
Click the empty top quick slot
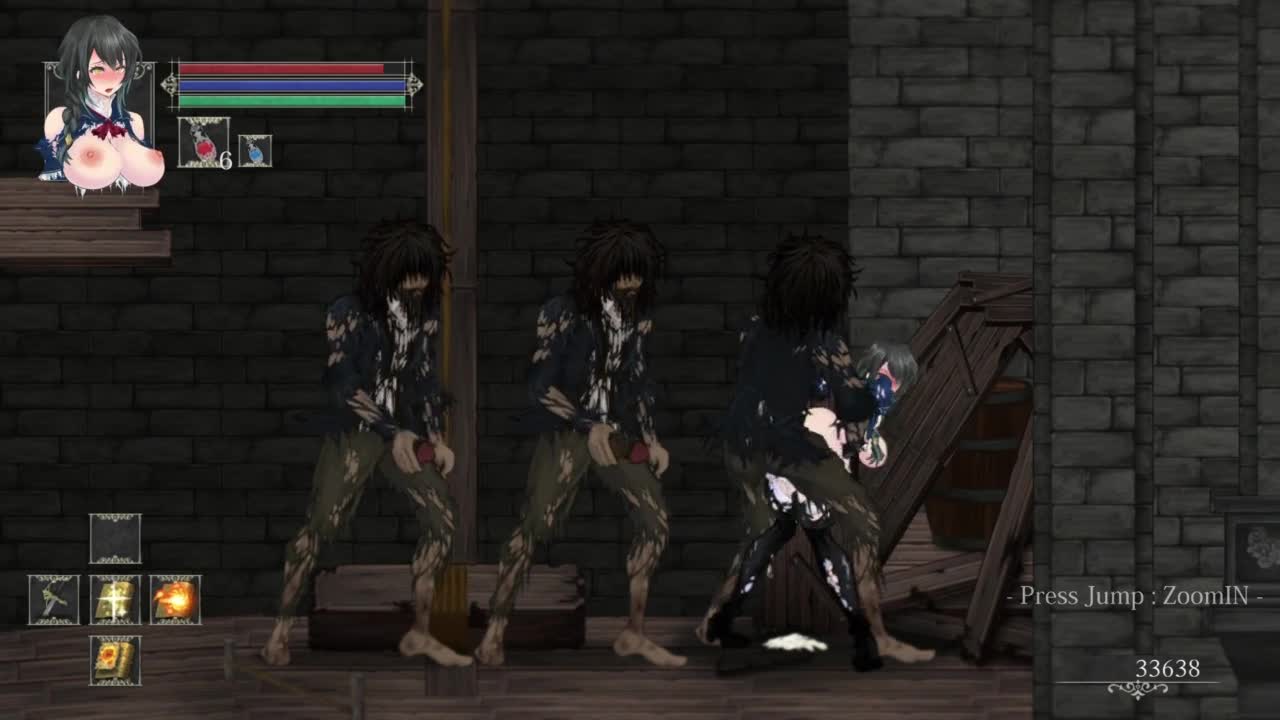tap(115, 539)
